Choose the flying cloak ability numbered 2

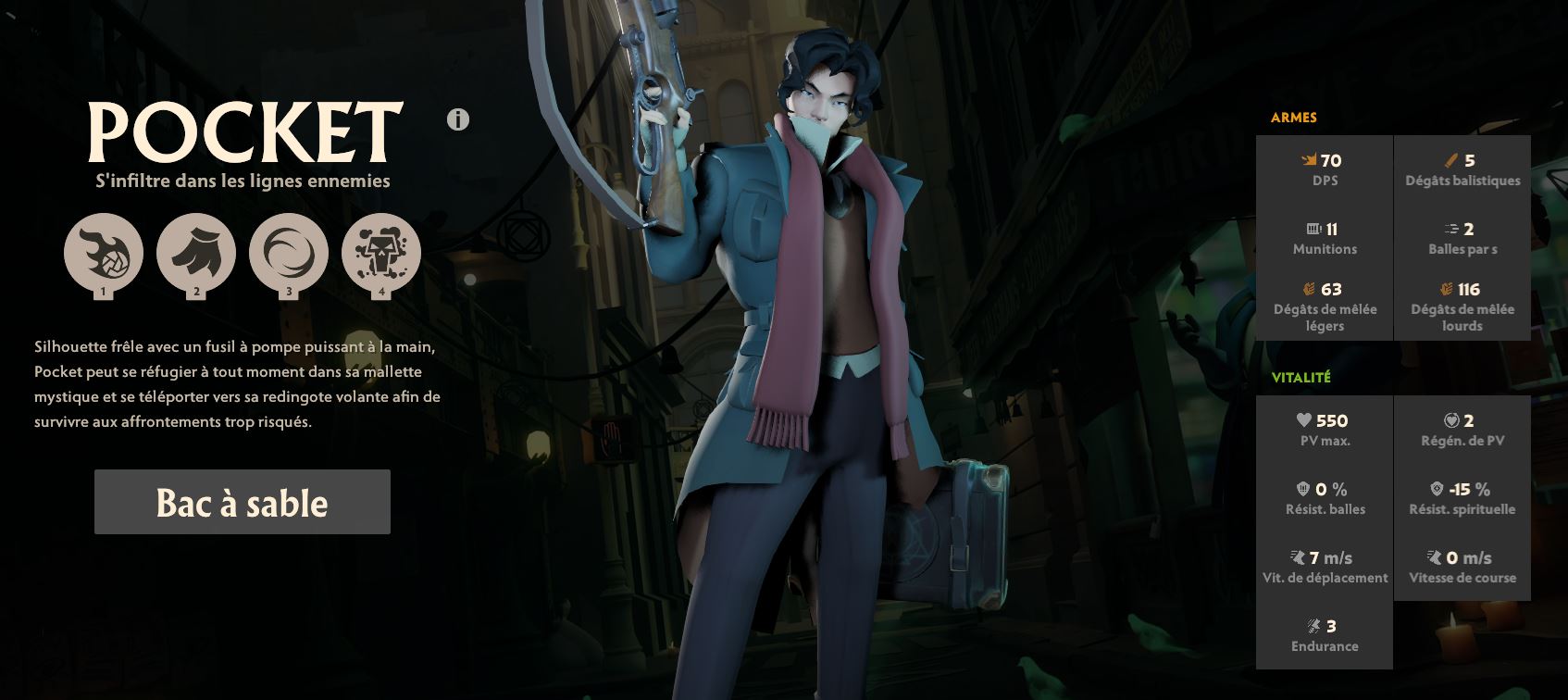click(x=196, y=253)
